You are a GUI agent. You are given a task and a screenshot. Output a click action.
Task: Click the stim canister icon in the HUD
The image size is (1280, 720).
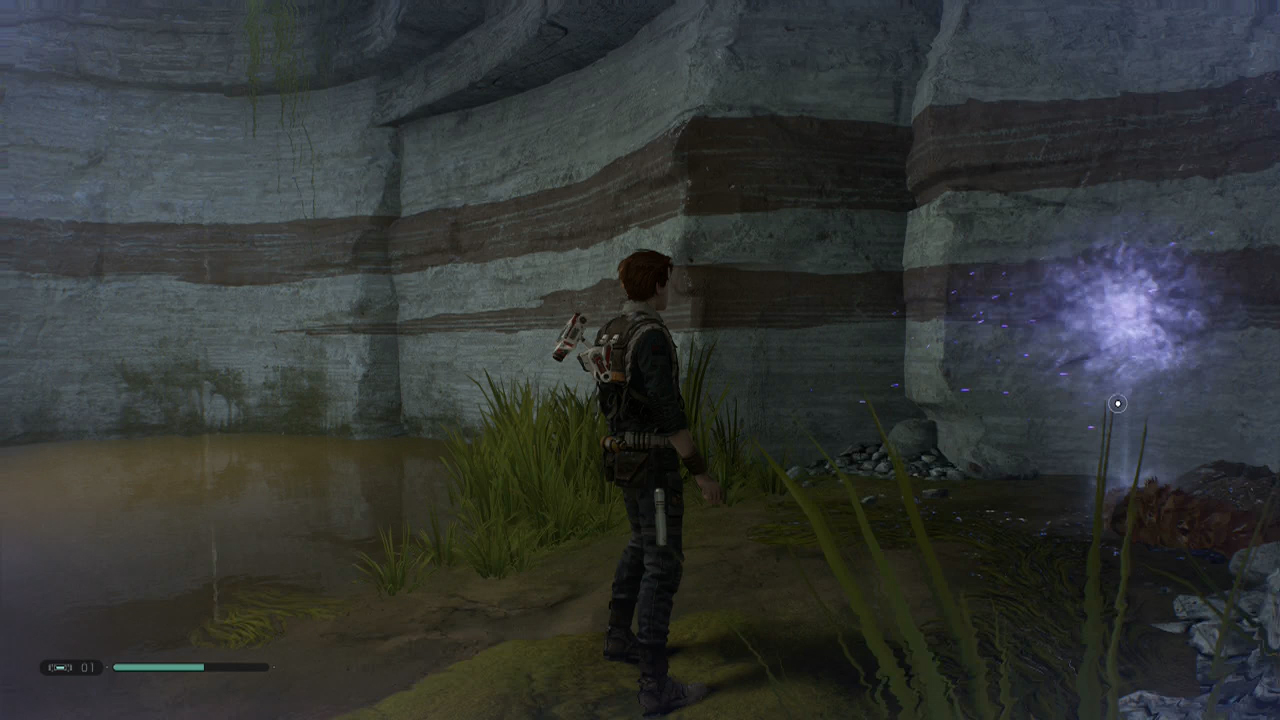click(60, 667)
